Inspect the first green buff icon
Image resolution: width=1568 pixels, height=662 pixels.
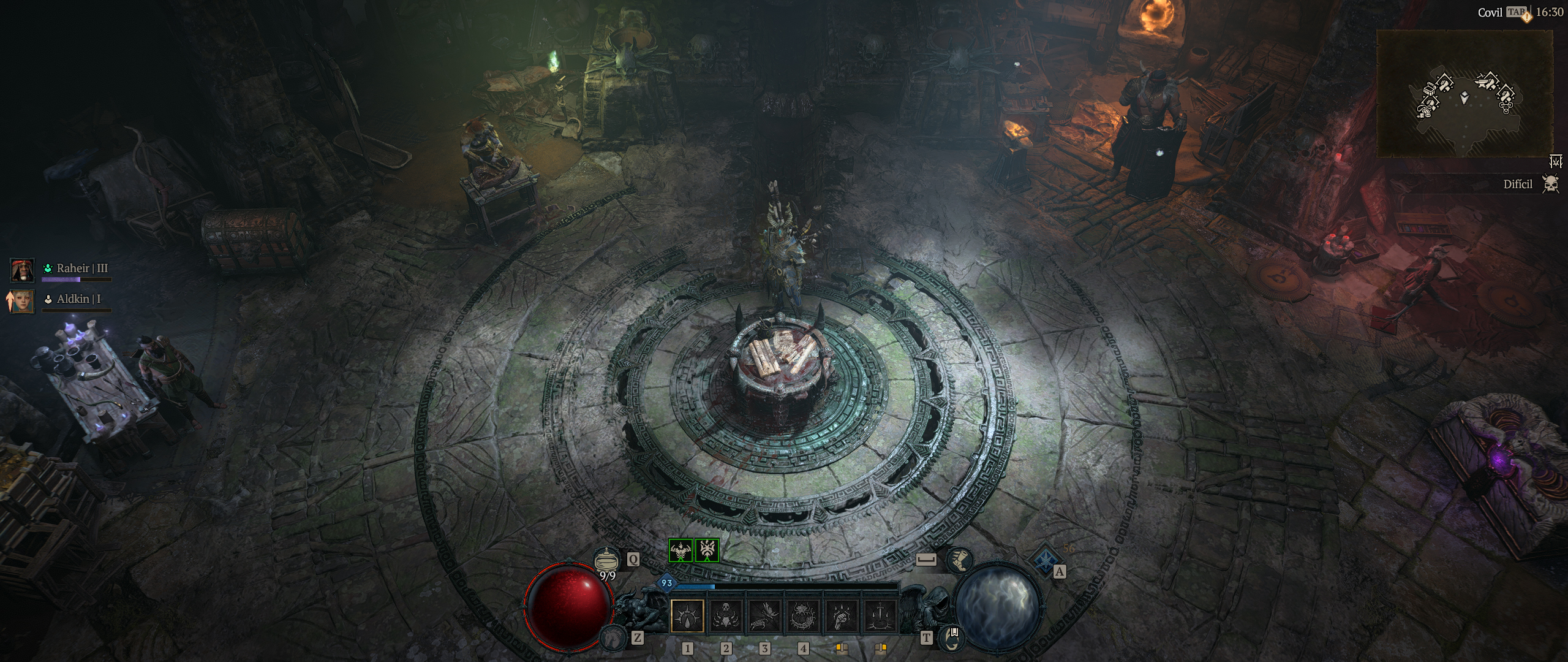pos(680,550)
